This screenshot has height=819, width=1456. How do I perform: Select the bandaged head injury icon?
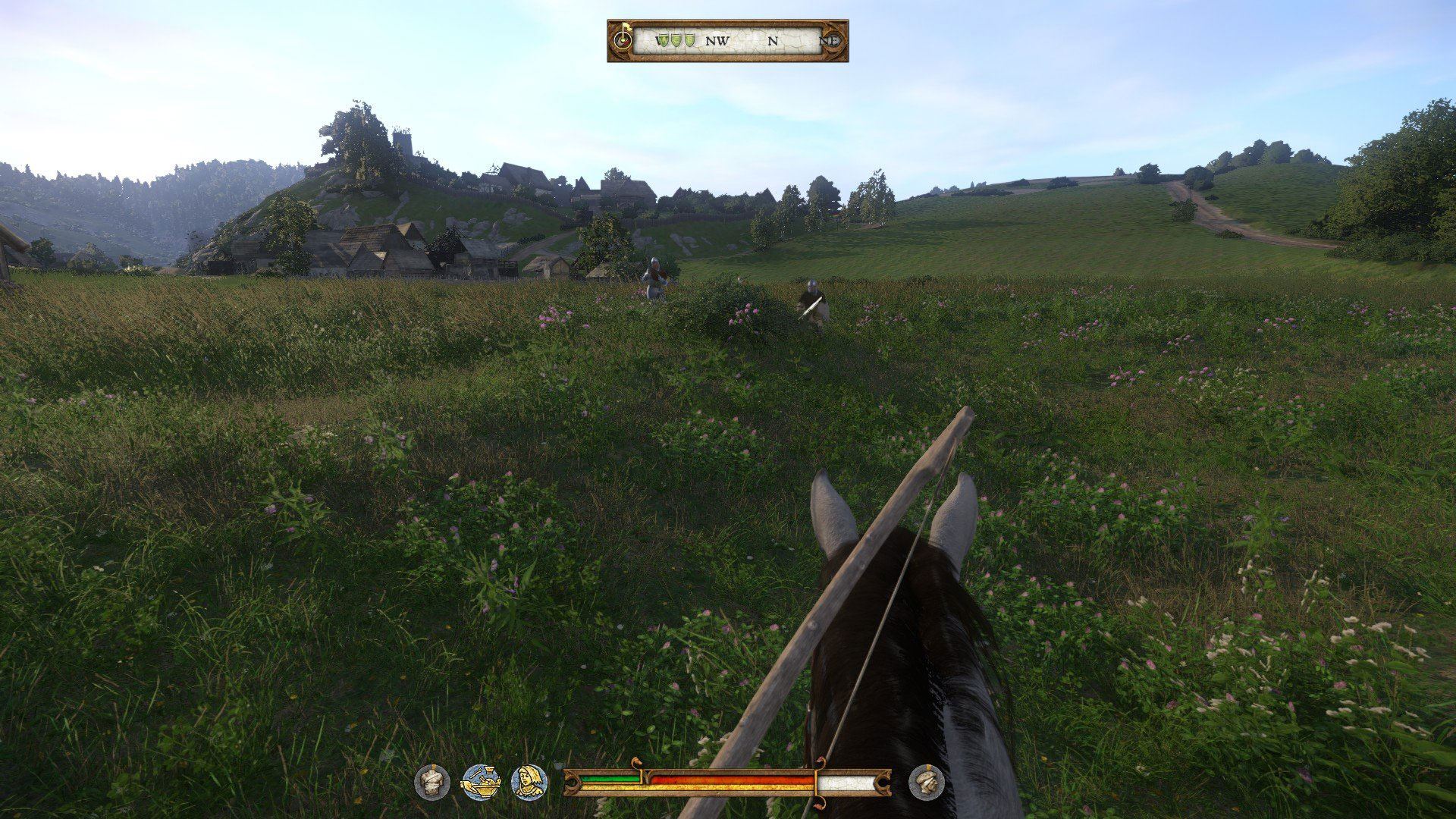tap(927, 782)
